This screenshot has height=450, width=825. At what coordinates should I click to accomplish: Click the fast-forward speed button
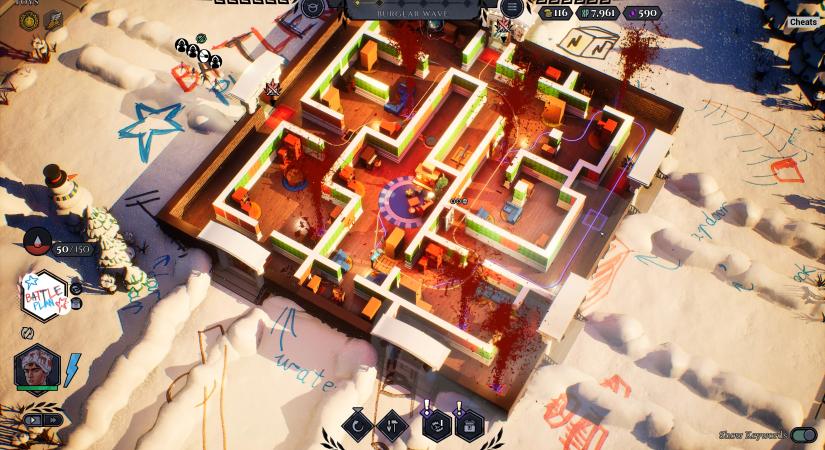click(x=52, y=419)
